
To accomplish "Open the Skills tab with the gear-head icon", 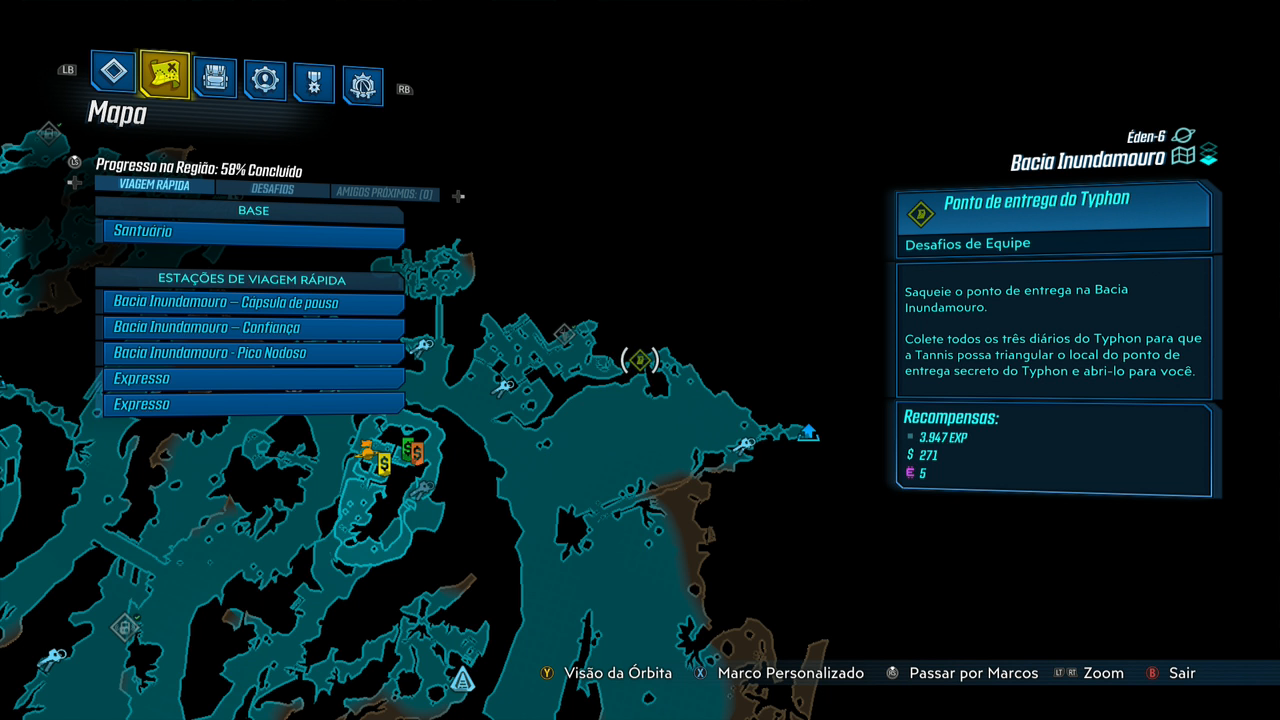I will tap(265, 80).
